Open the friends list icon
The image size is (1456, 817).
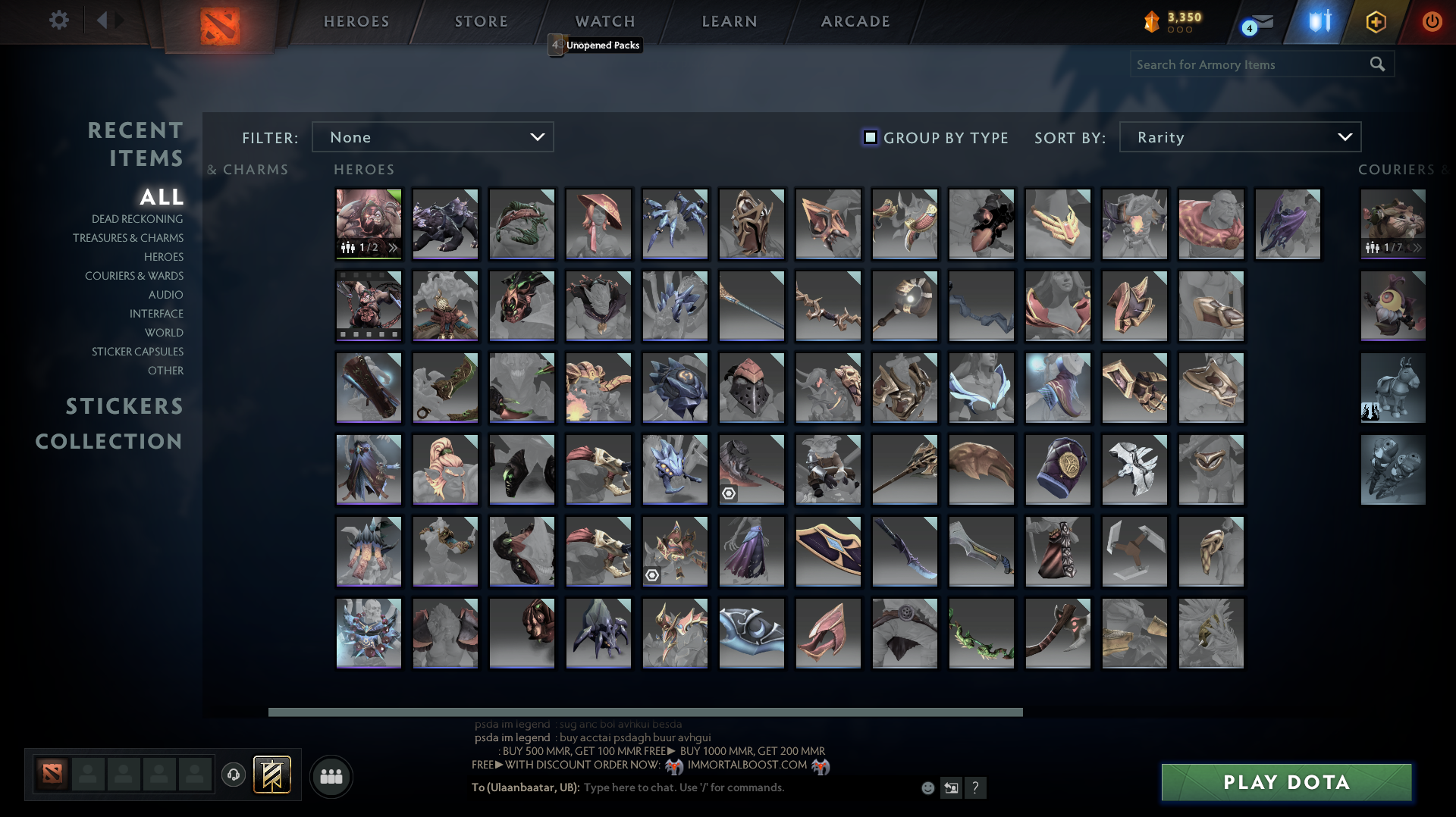coord(330,776)
